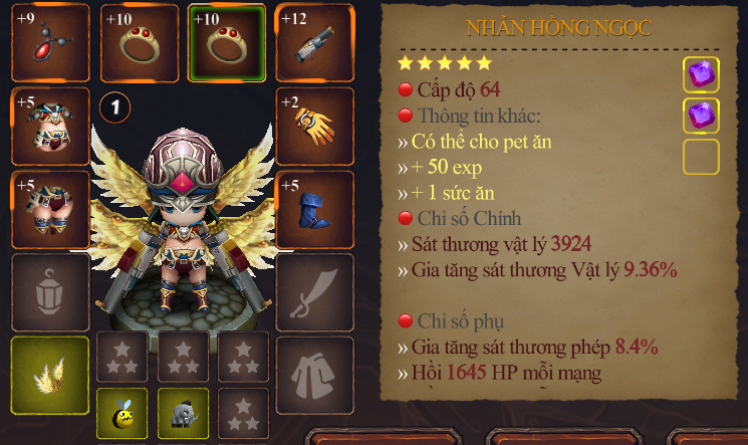The image size is (748, 445).
Task: Select the +12 gun weapon slot
Action: click(314, 43)
